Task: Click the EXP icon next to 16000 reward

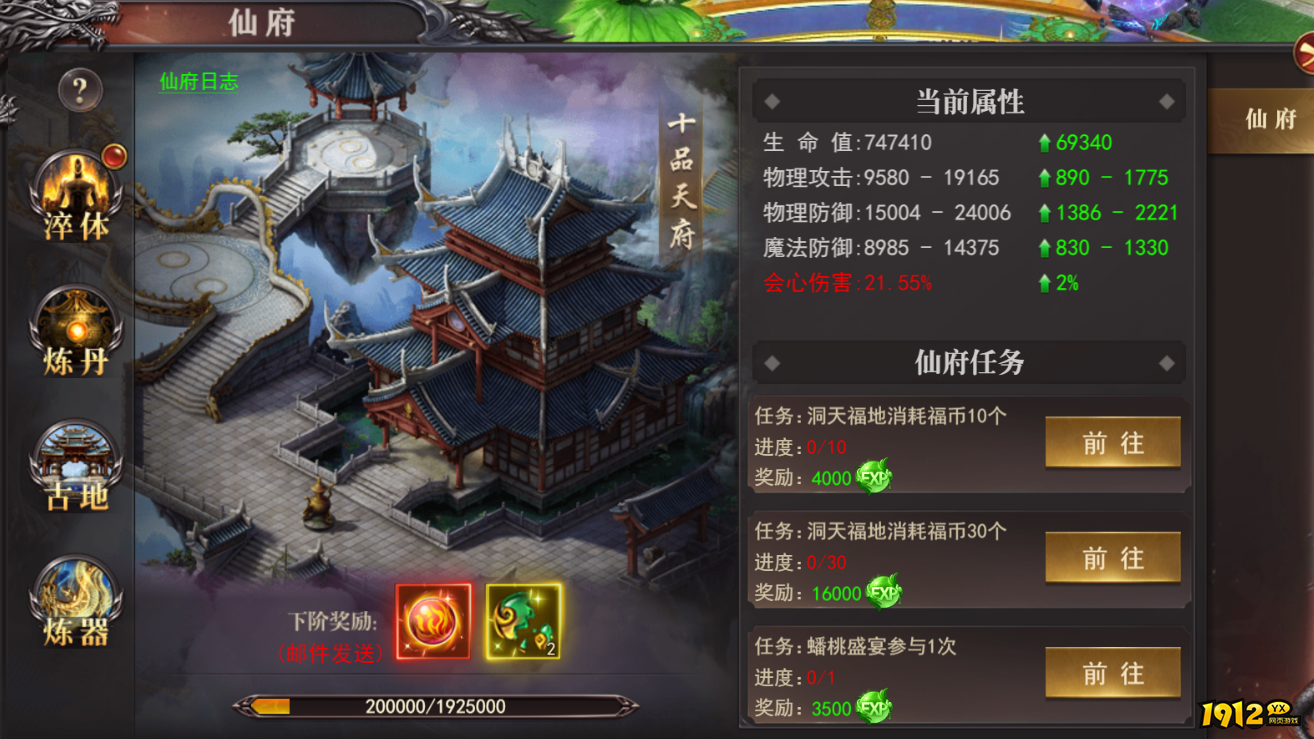Action: click(x=884, y=593)
